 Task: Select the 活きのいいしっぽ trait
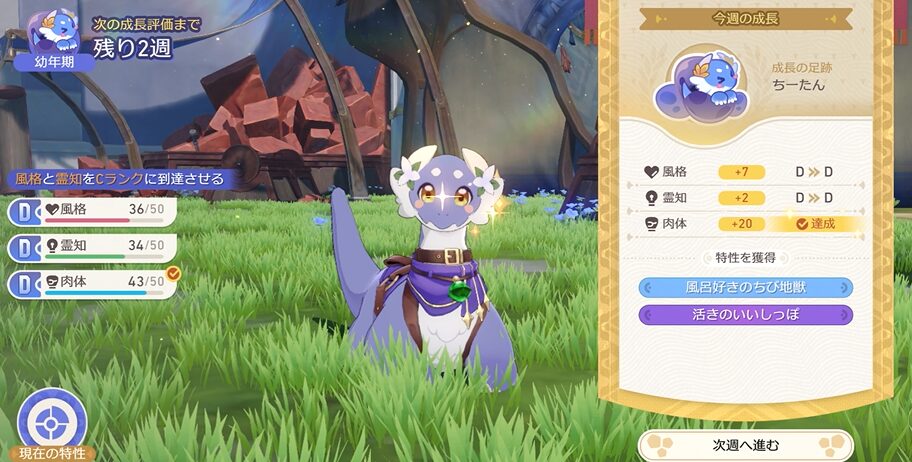pos(745,315)
